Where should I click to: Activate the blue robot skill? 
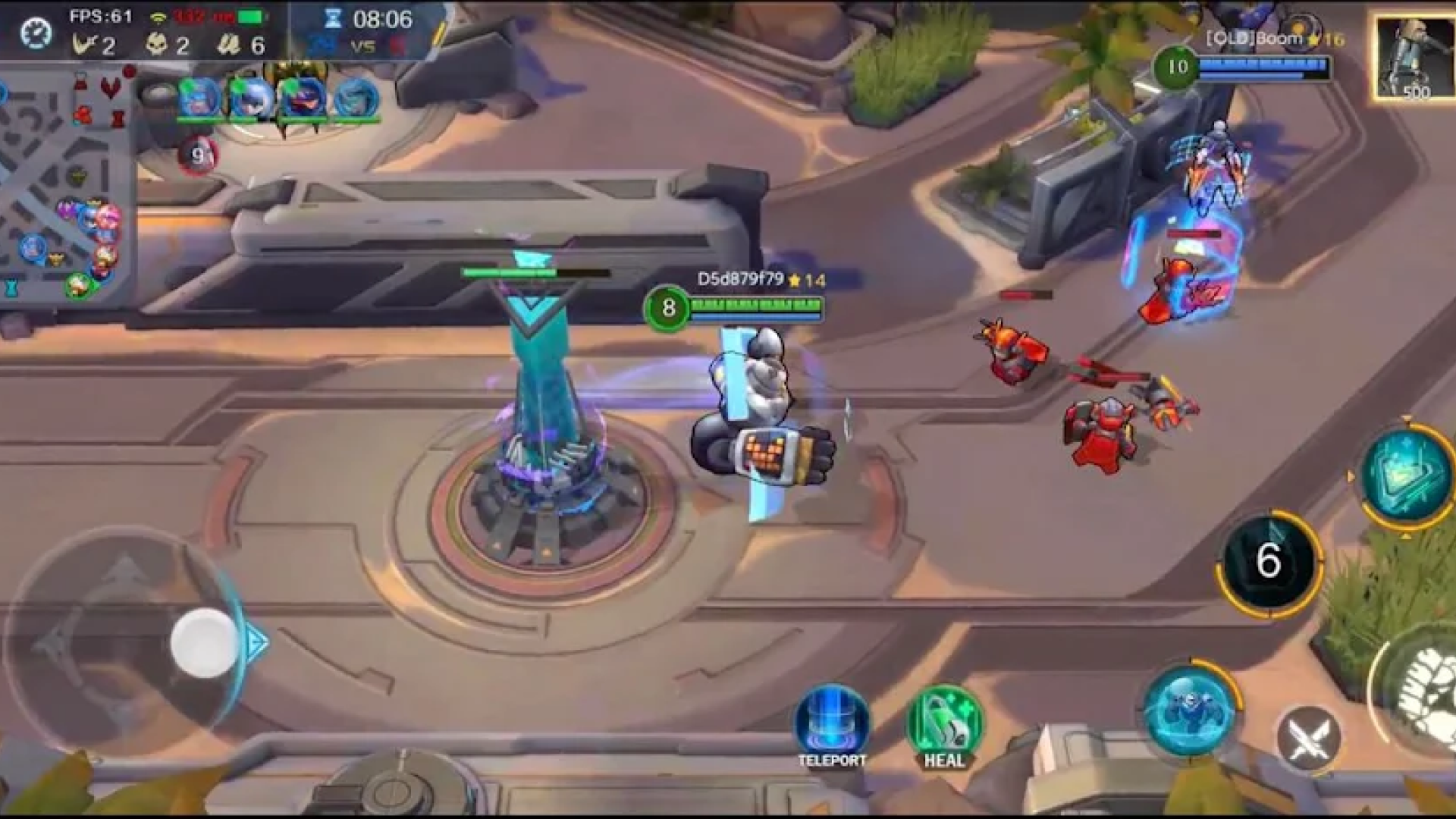[1190, 710]
